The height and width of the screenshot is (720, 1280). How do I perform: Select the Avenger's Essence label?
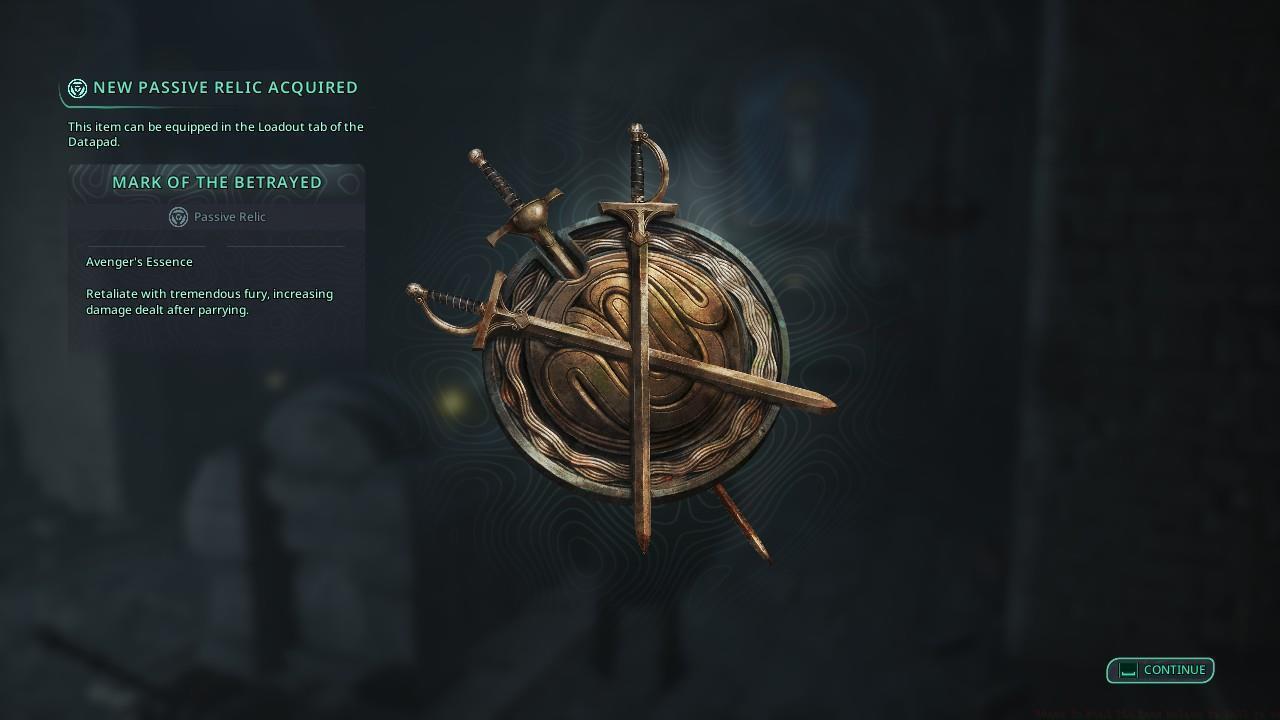(x=139, y=262)
